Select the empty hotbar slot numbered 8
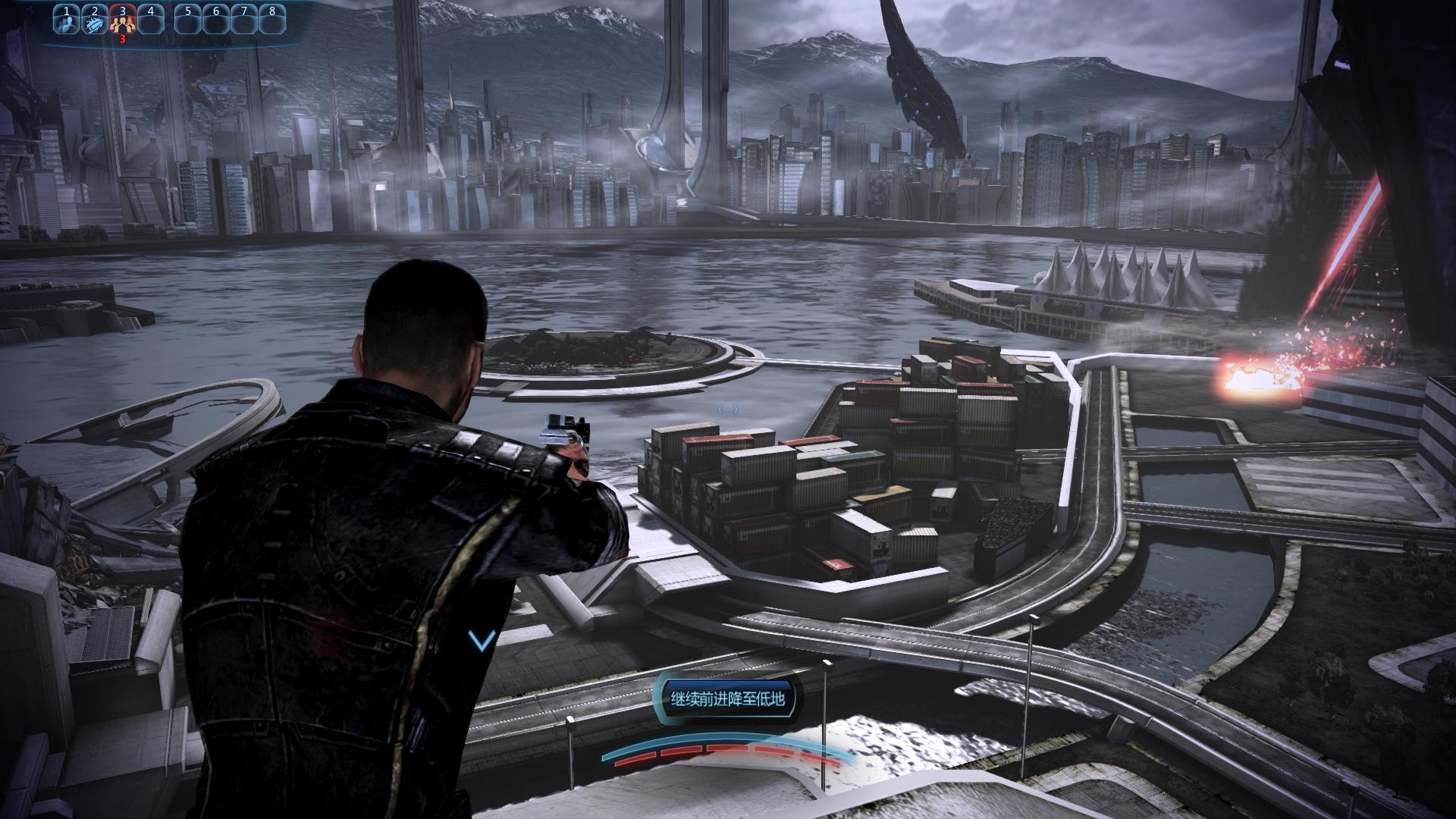The image size is (1456, 819). coord(271,20)
